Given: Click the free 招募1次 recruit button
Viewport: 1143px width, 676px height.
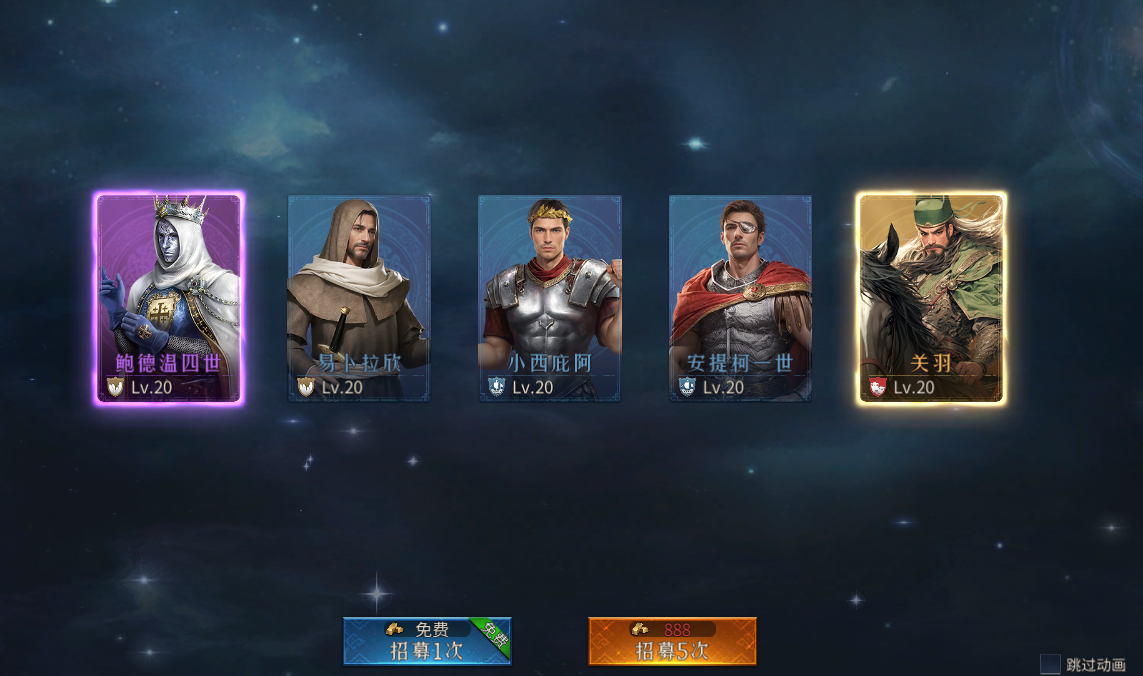Looking at the screenshot, I should pos(427,641).
